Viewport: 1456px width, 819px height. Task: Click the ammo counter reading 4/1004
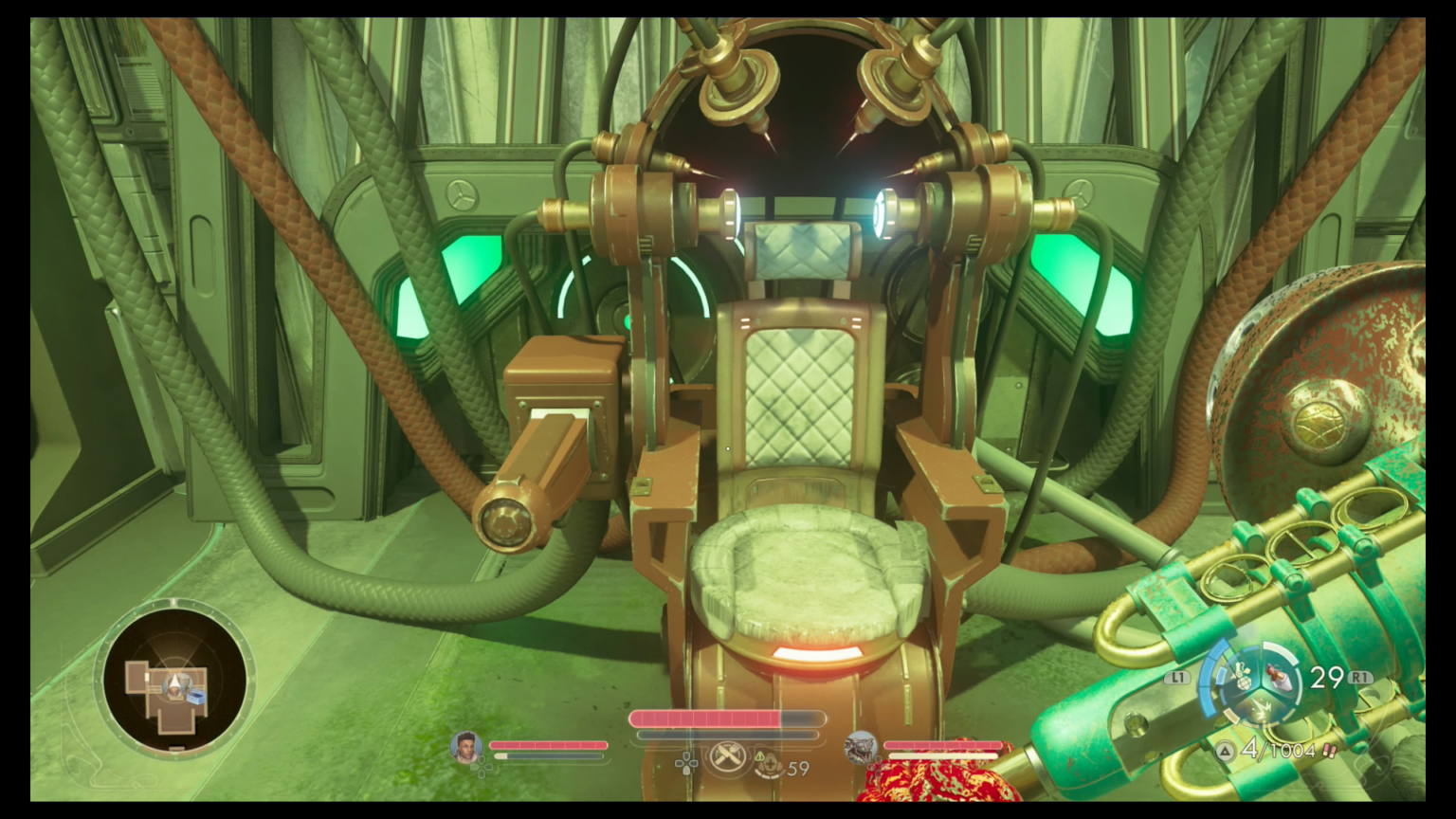(1276, 750)
